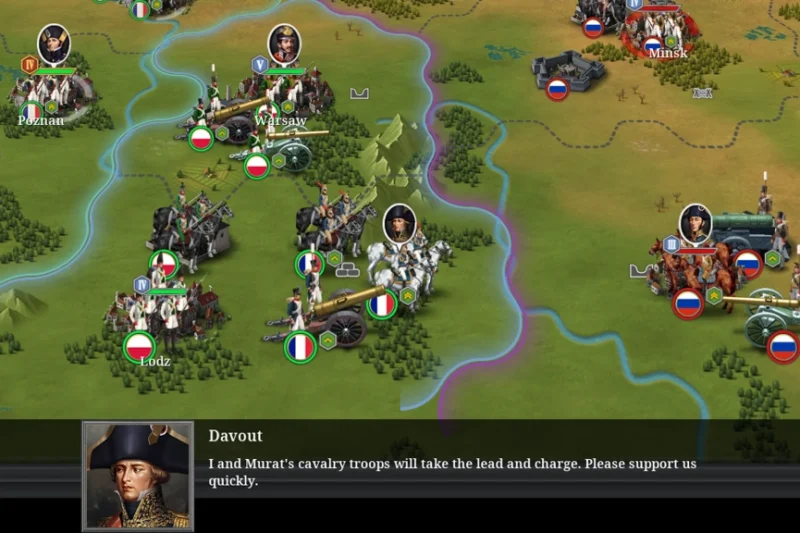The image size is (800, 533).
Task: Select the general portrait above Poznan
Action: (54, 45)
